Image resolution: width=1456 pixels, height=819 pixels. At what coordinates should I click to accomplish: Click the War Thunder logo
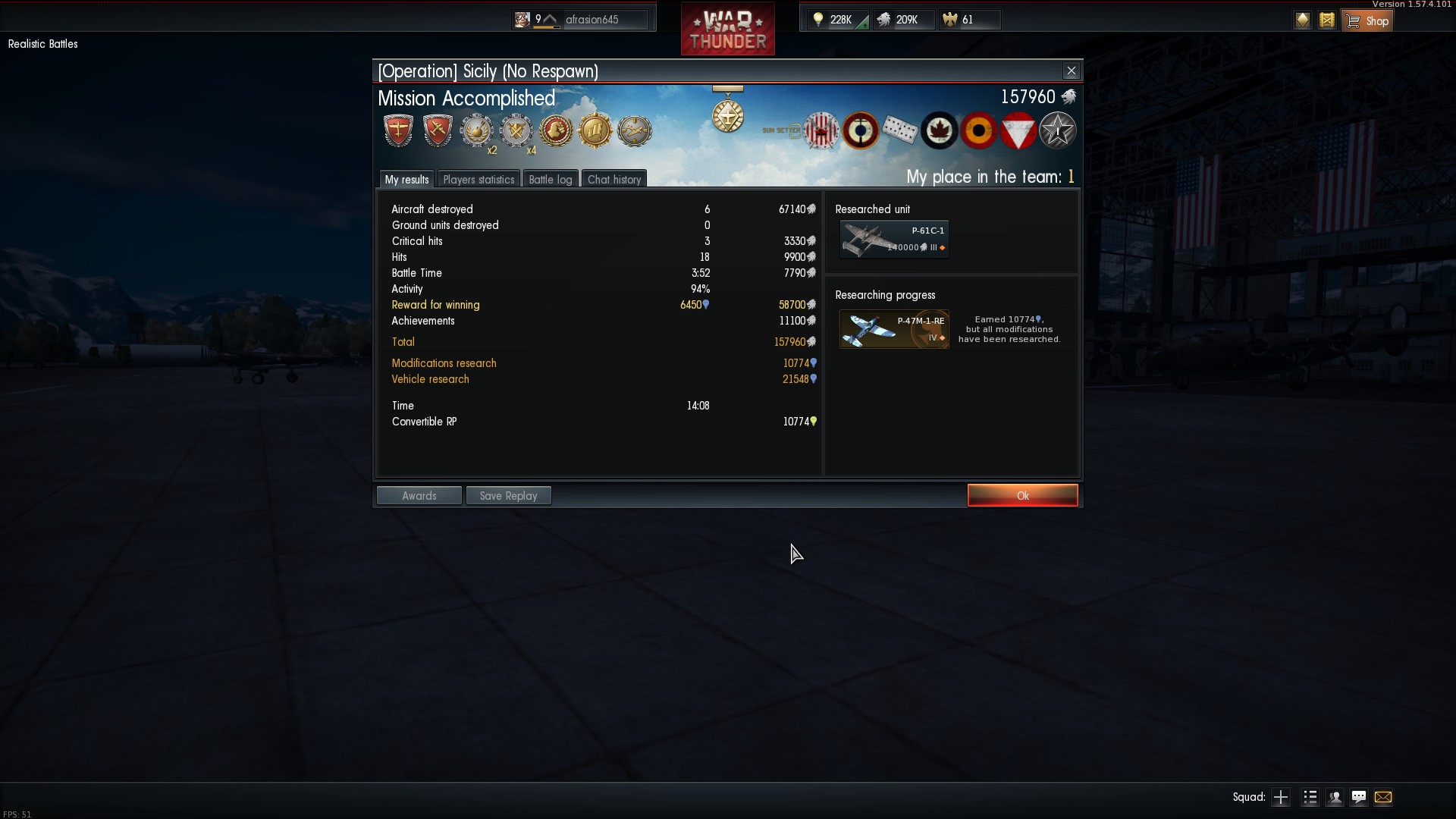tap(727, 30)
